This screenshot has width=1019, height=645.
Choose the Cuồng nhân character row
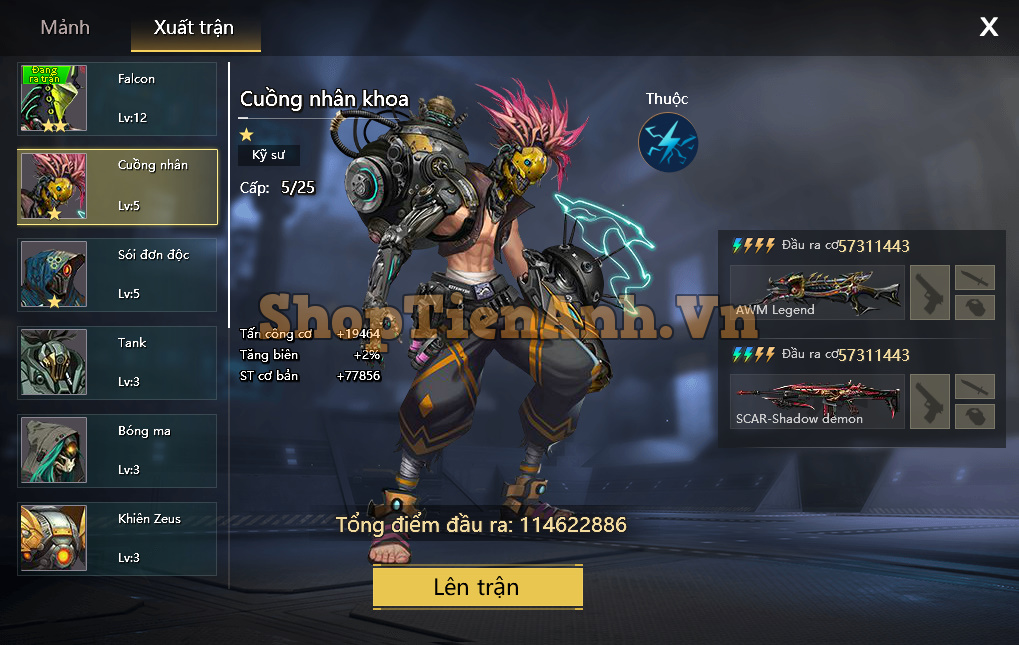coord(118,187)
